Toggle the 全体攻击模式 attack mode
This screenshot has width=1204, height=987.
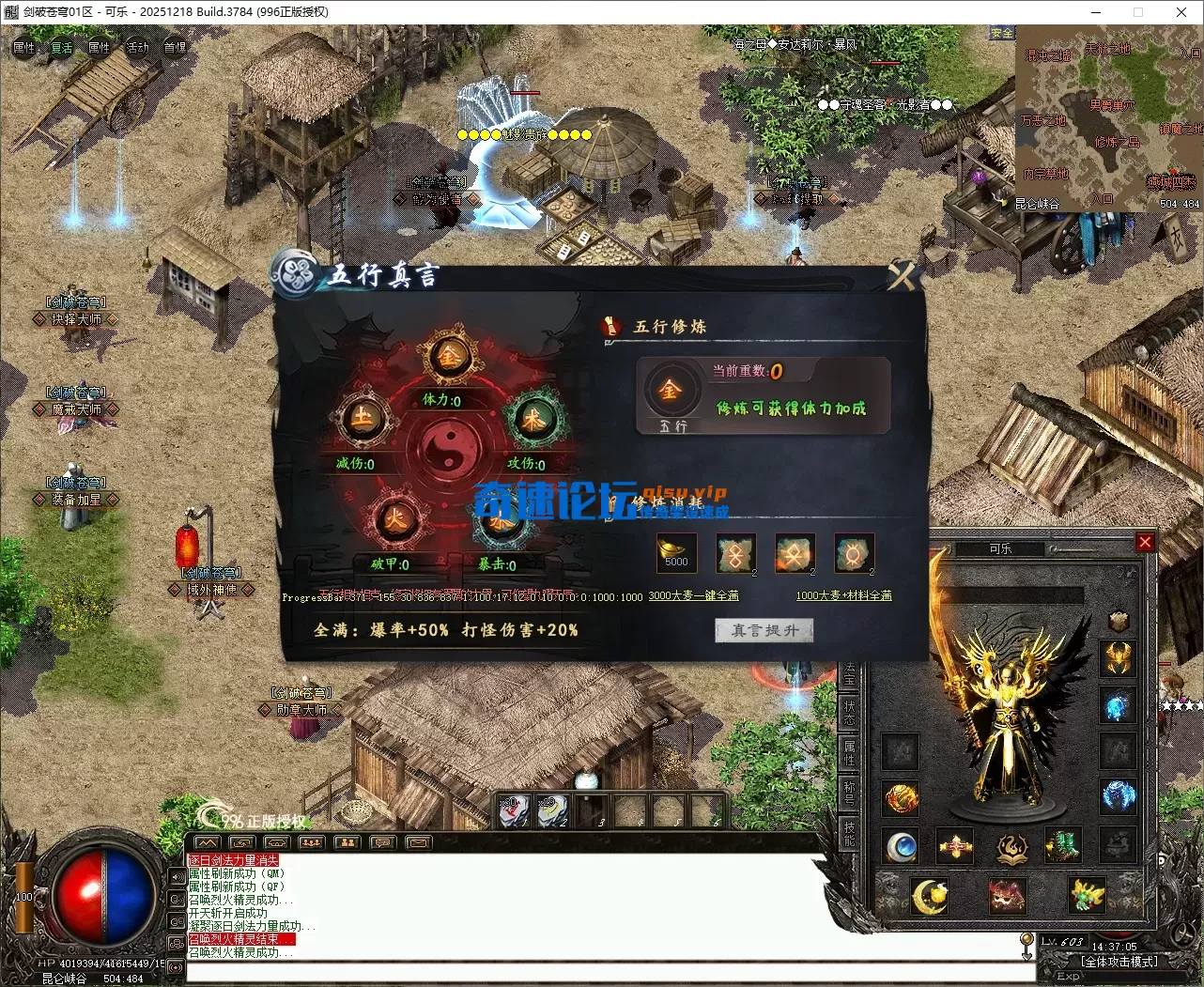pos(1120,961)
